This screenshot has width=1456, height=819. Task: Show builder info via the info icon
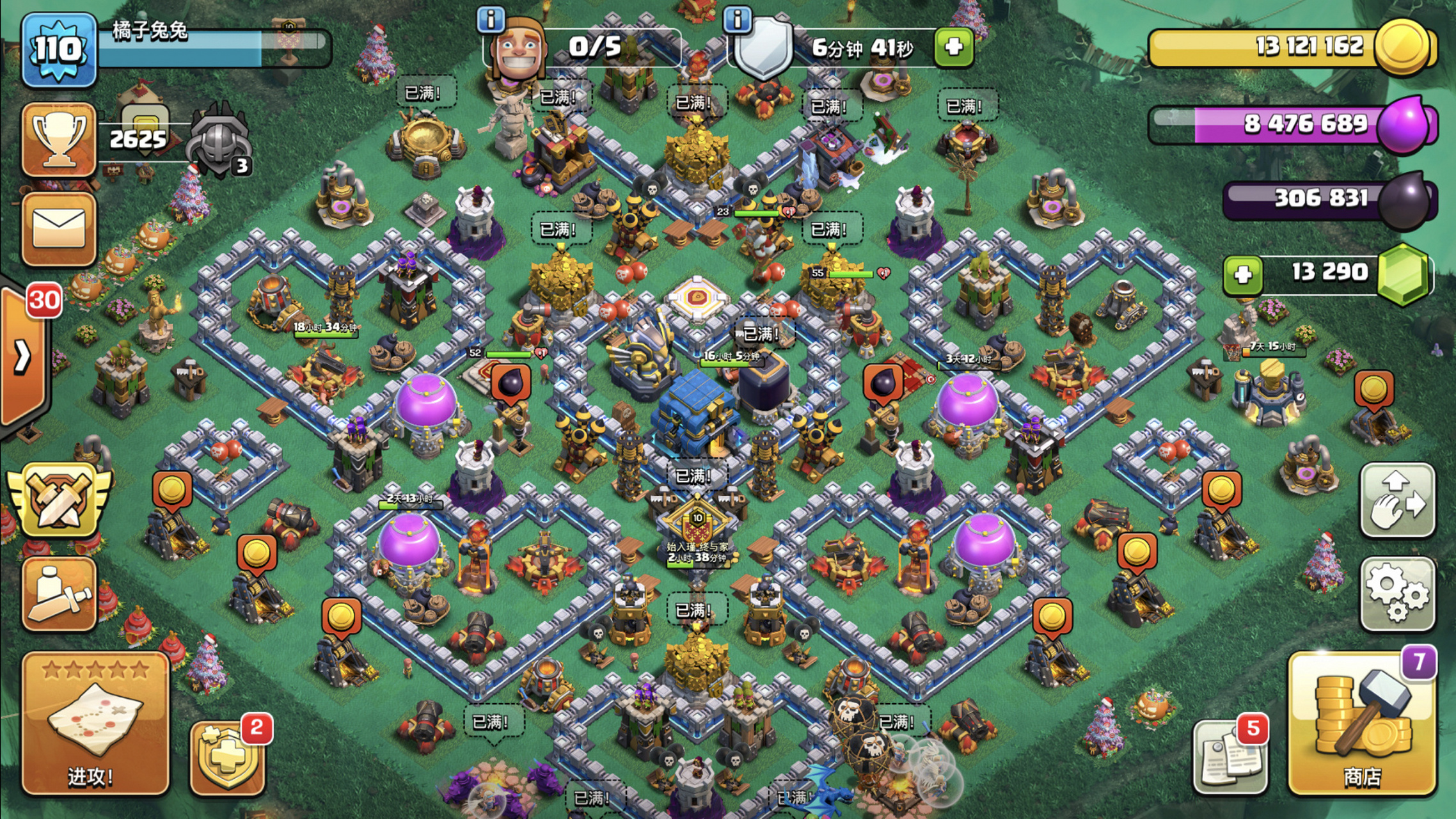click(x=491, y=20)
